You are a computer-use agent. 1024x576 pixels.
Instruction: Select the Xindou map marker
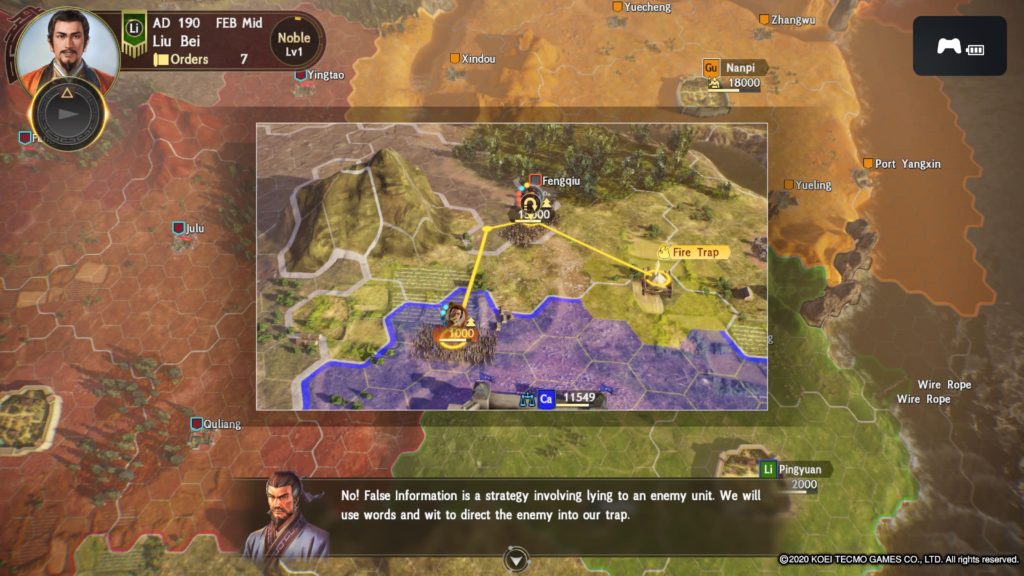[x=454, y=59]
